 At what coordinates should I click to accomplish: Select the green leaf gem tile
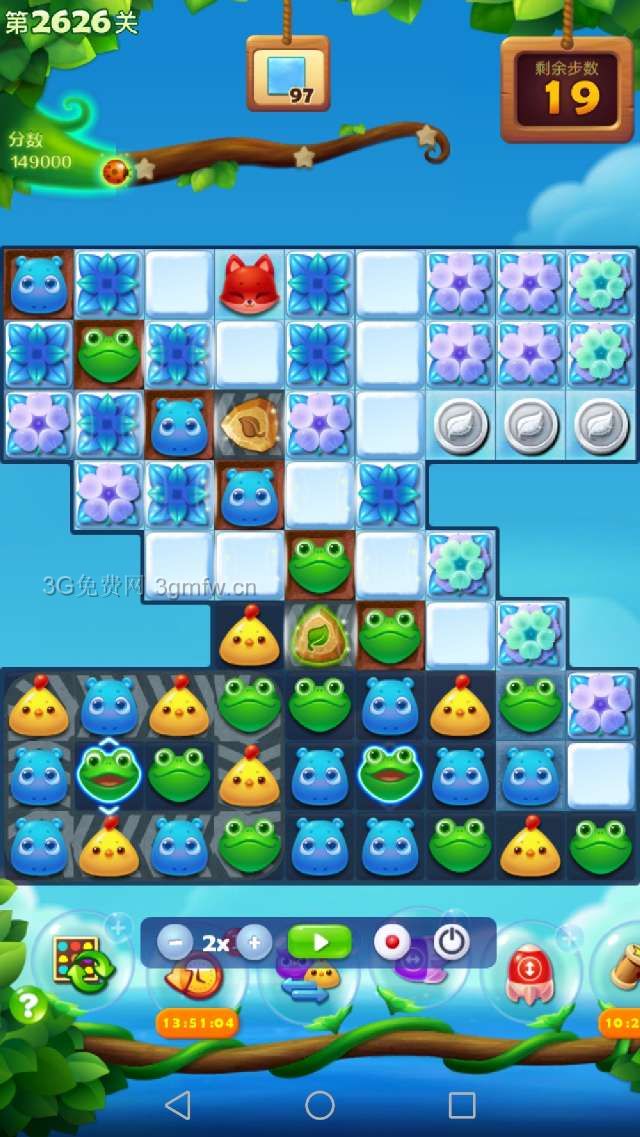pyautogui.click(x=319, y=635)
